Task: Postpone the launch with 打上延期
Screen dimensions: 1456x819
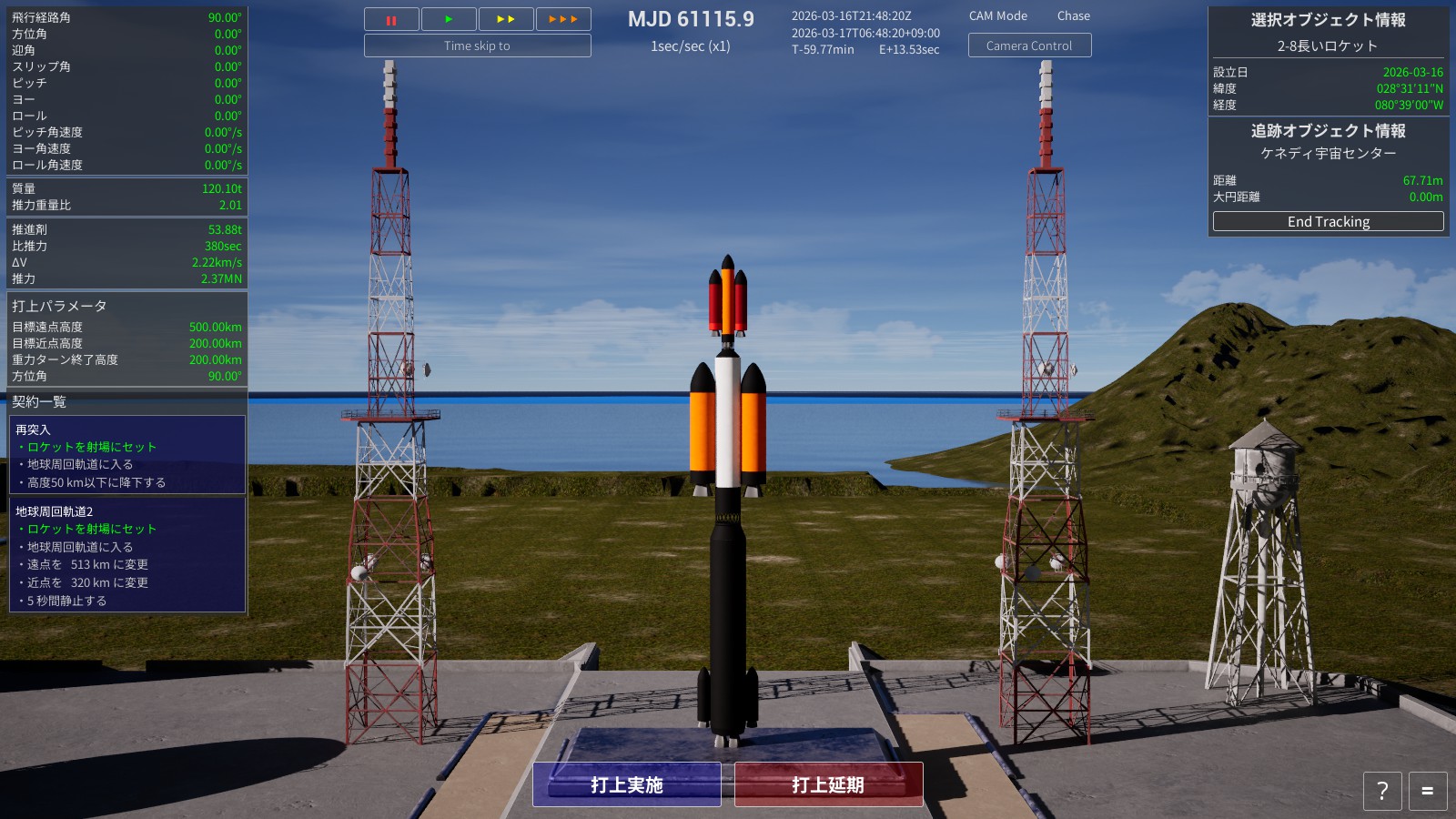Action: (828, 784)
